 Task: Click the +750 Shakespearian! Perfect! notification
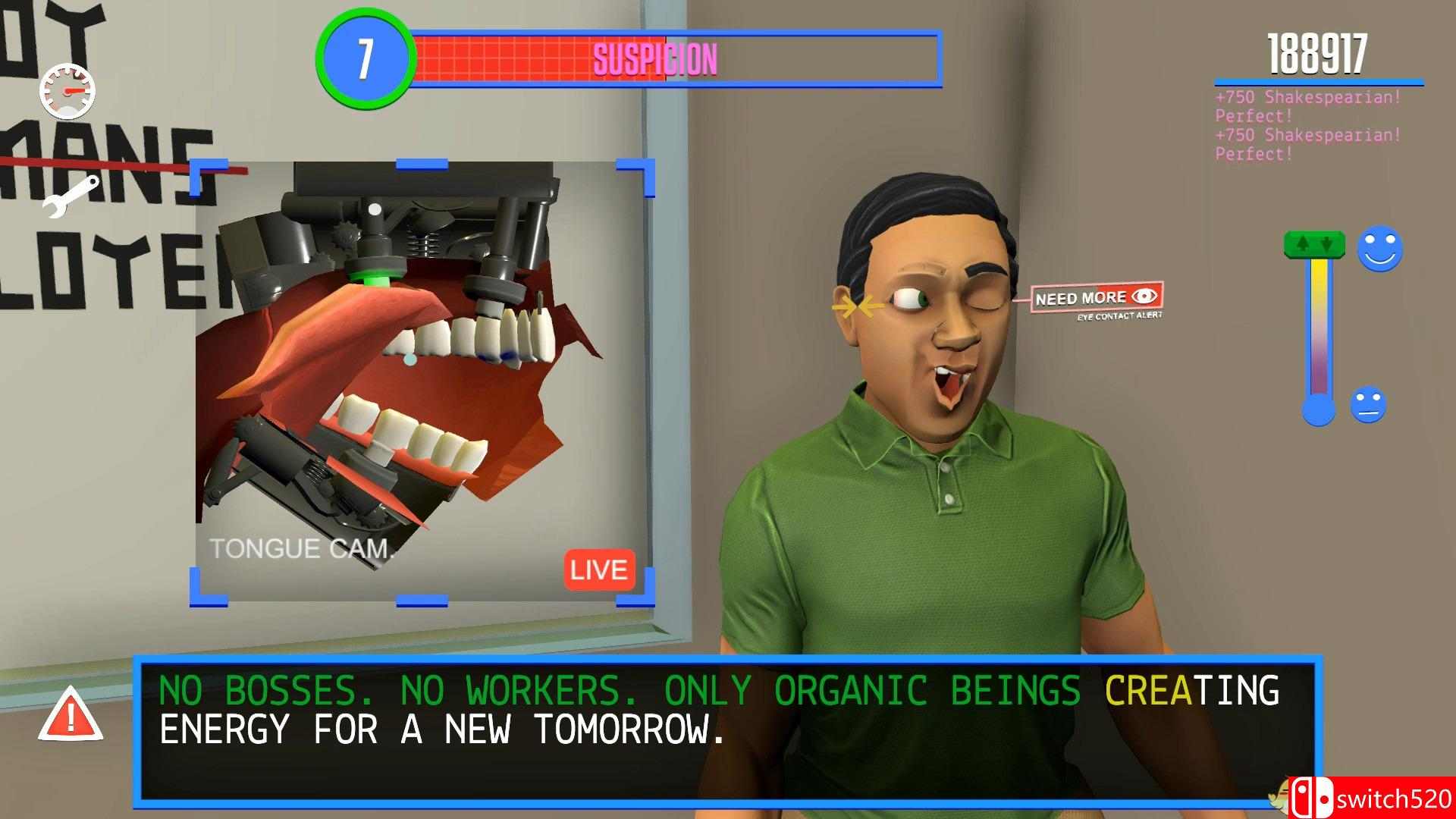click(x=1304, y=106)
